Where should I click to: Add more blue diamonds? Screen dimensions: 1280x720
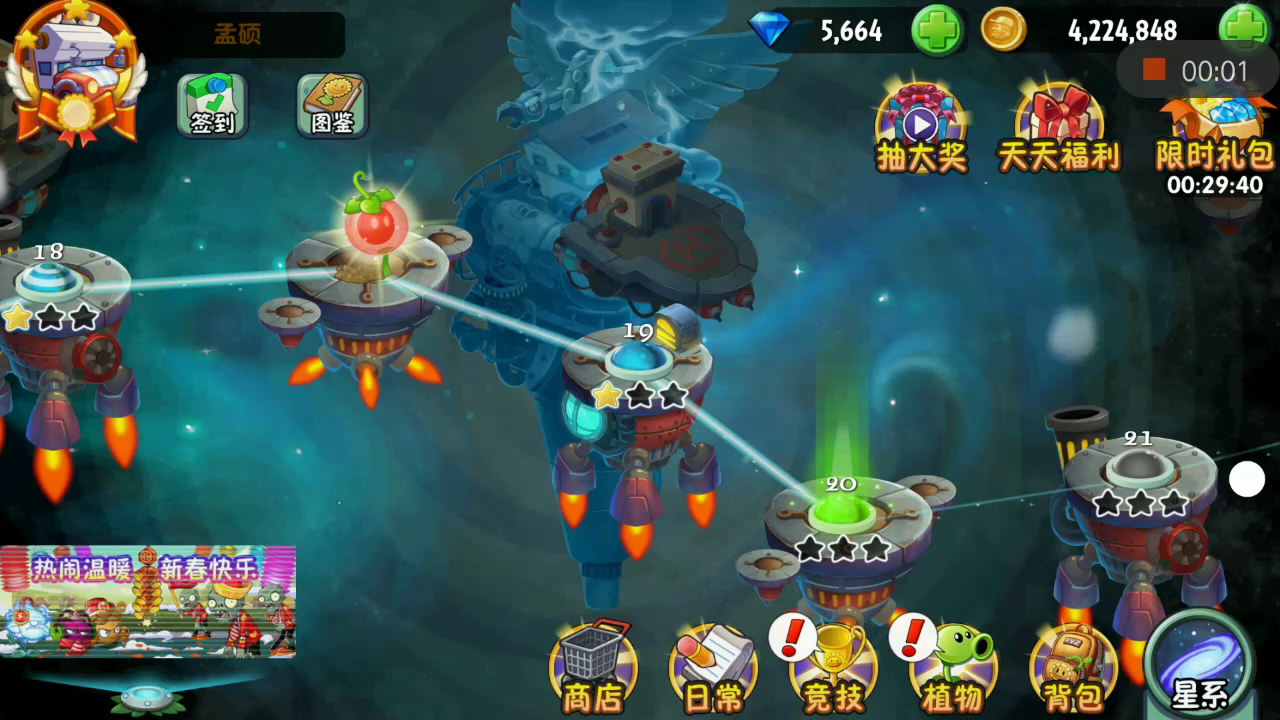[x=937, y=30]
